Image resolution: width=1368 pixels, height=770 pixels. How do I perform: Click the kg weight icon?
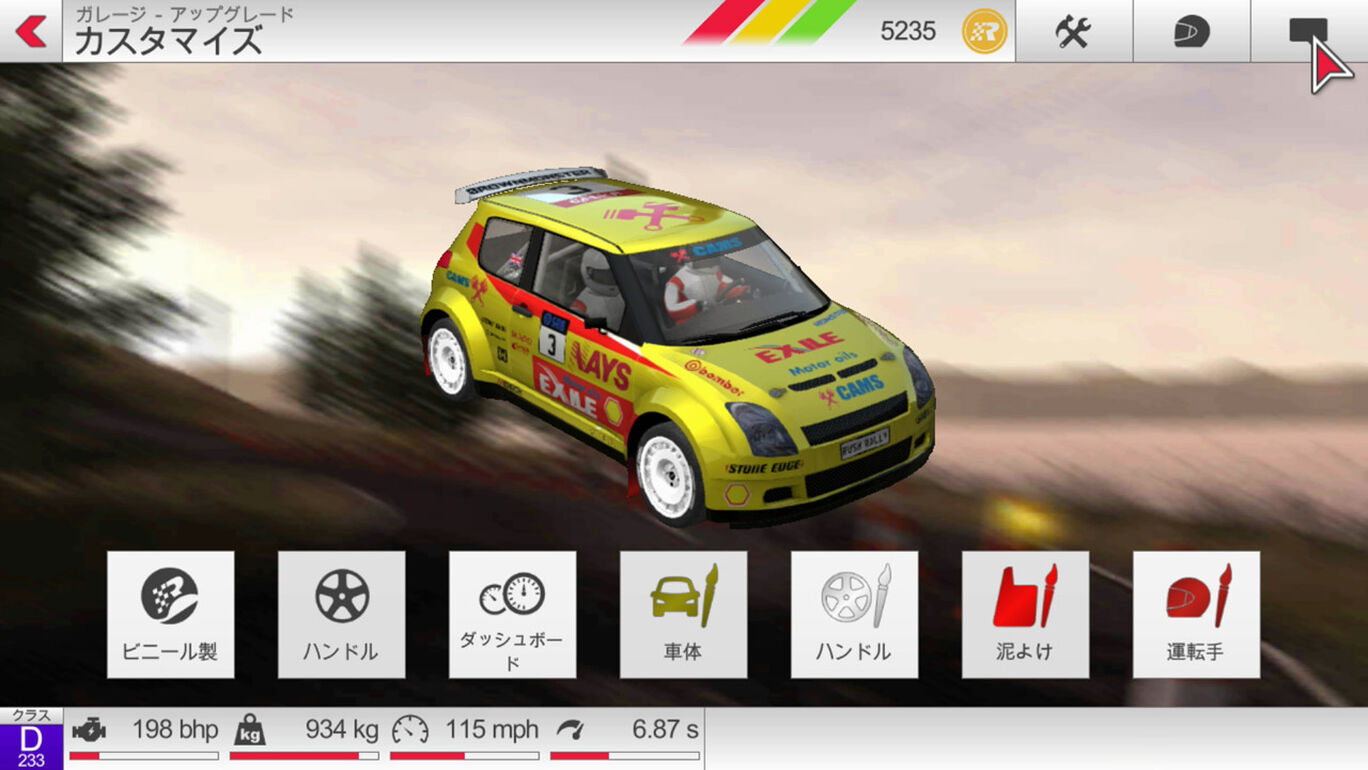pos(251,729)
